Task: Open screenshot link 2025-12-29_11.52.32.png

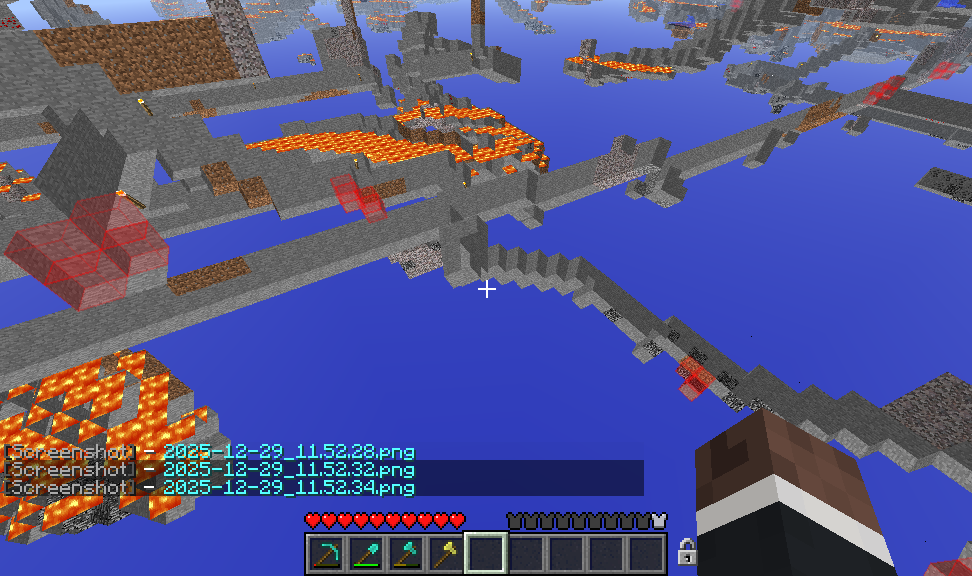Action: [x=288, y=470]
